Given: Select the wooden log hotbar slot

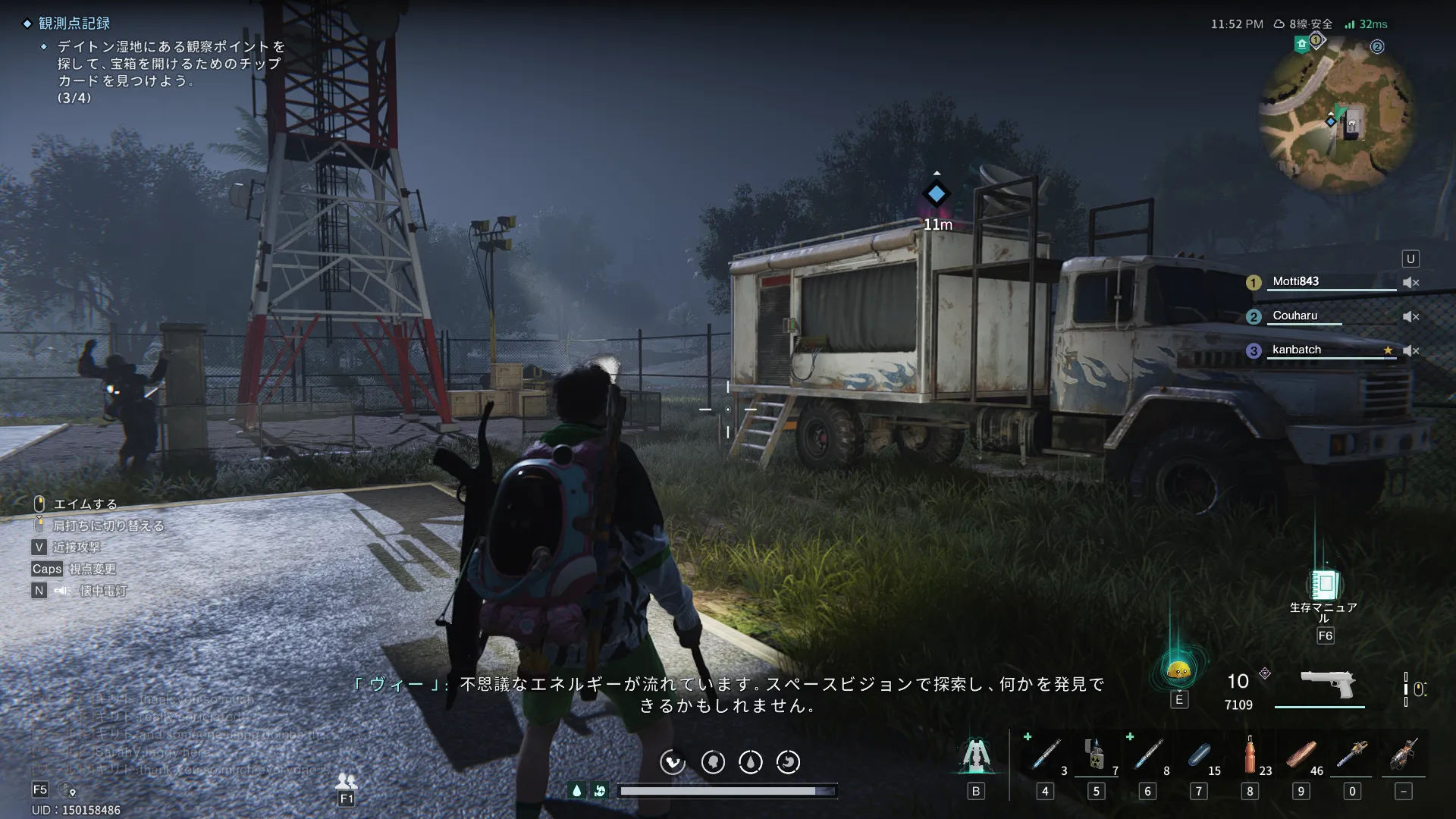Looking at the screenshot, I should (1301, 756).
